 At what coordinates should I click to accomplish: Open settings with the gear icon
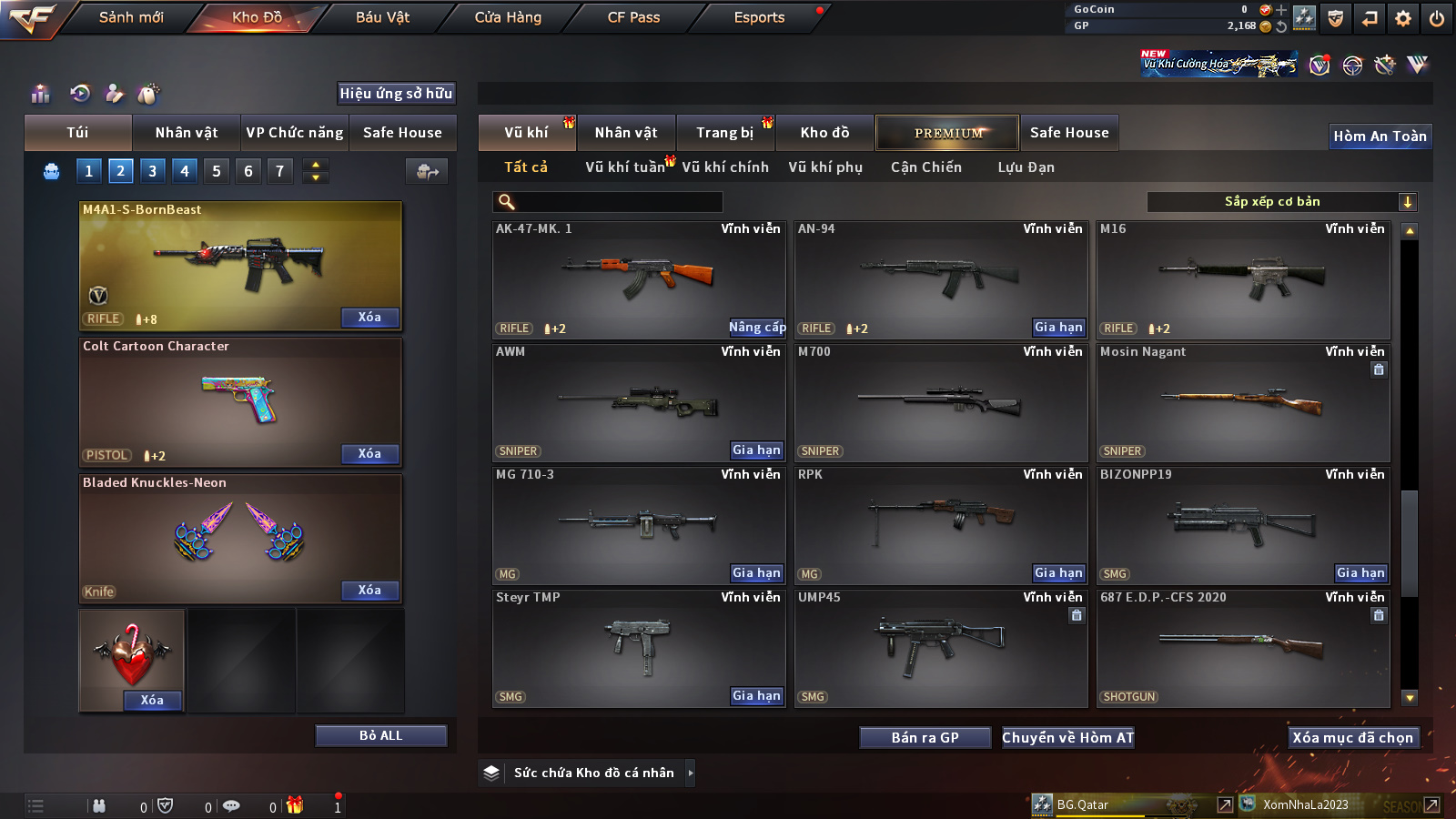point(1403,18)
